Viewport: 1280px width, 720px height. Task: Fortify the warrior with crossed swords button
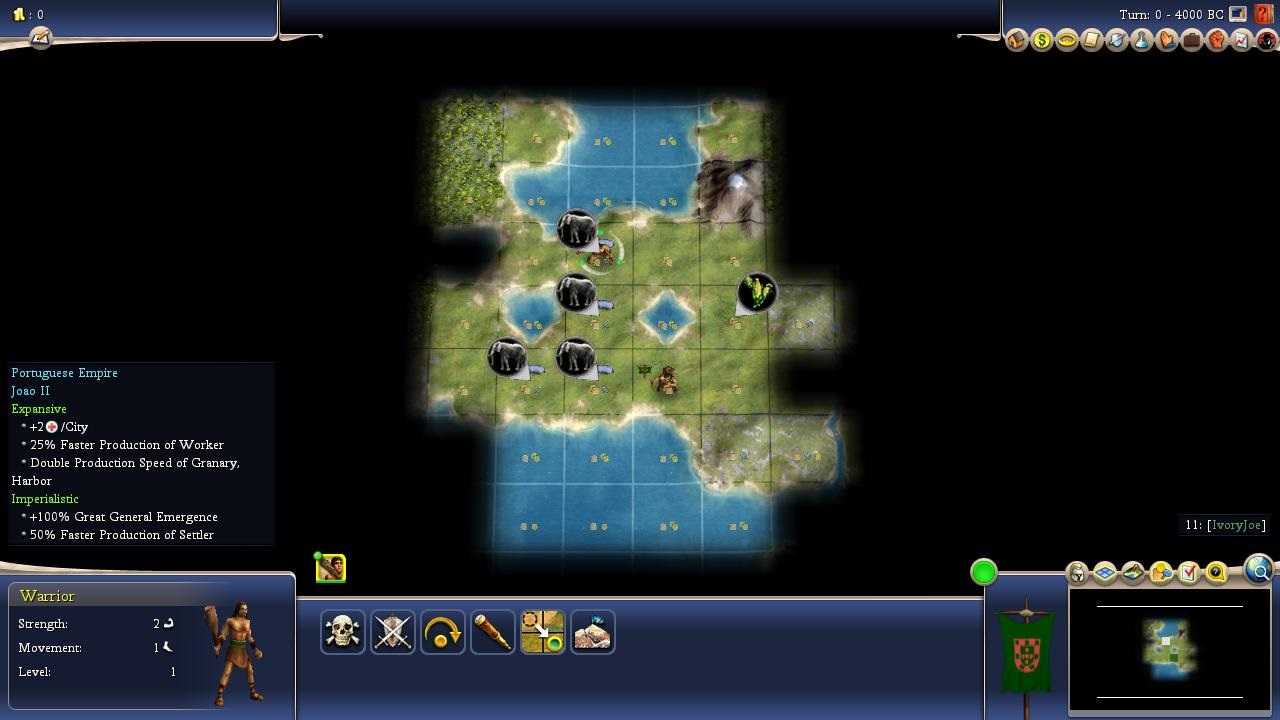pyautogui.click(x=393, y=632)
